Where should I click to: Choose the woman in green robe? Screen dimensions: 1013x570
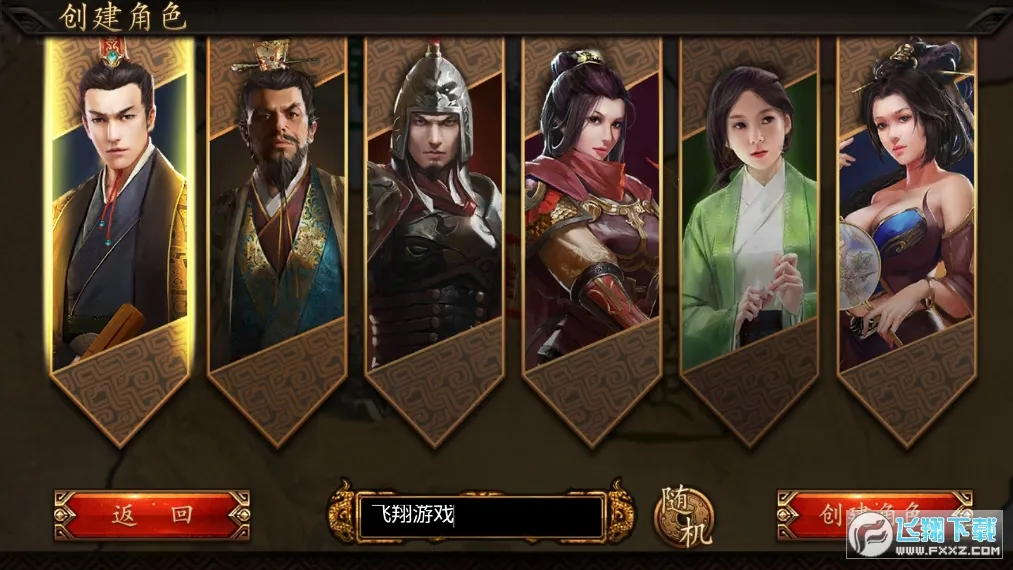click(x=749, y=220)
